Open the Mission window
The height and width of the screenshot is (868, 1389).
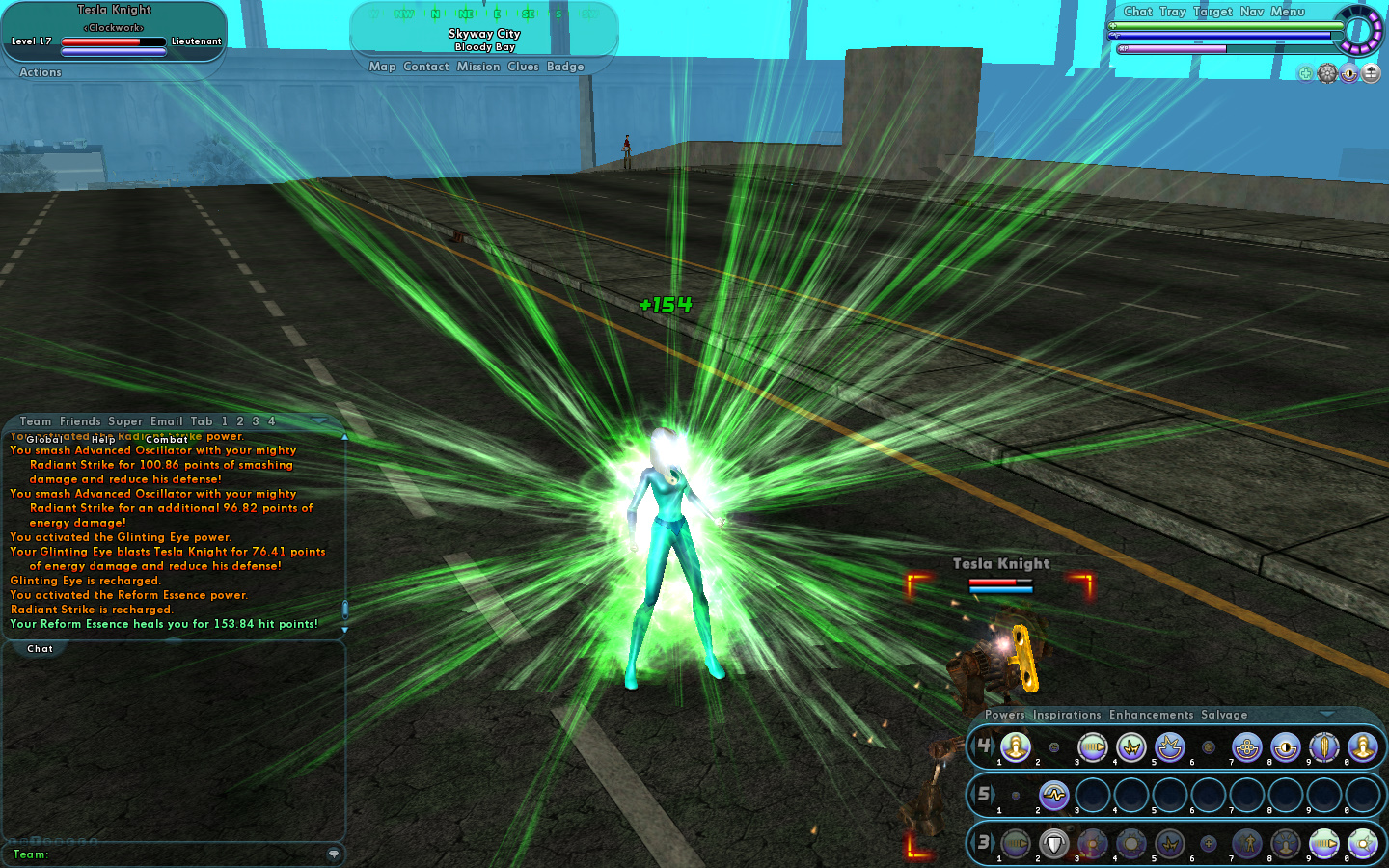pos(478,67)
